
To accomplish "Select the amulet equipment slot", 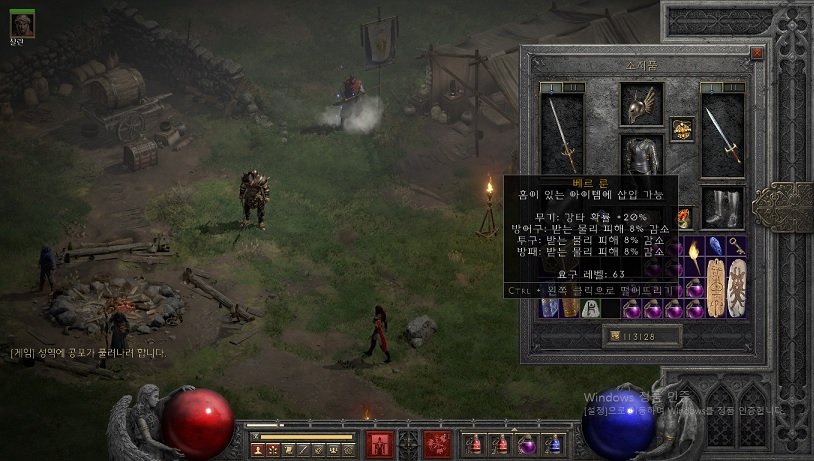I will click(682, 130).
